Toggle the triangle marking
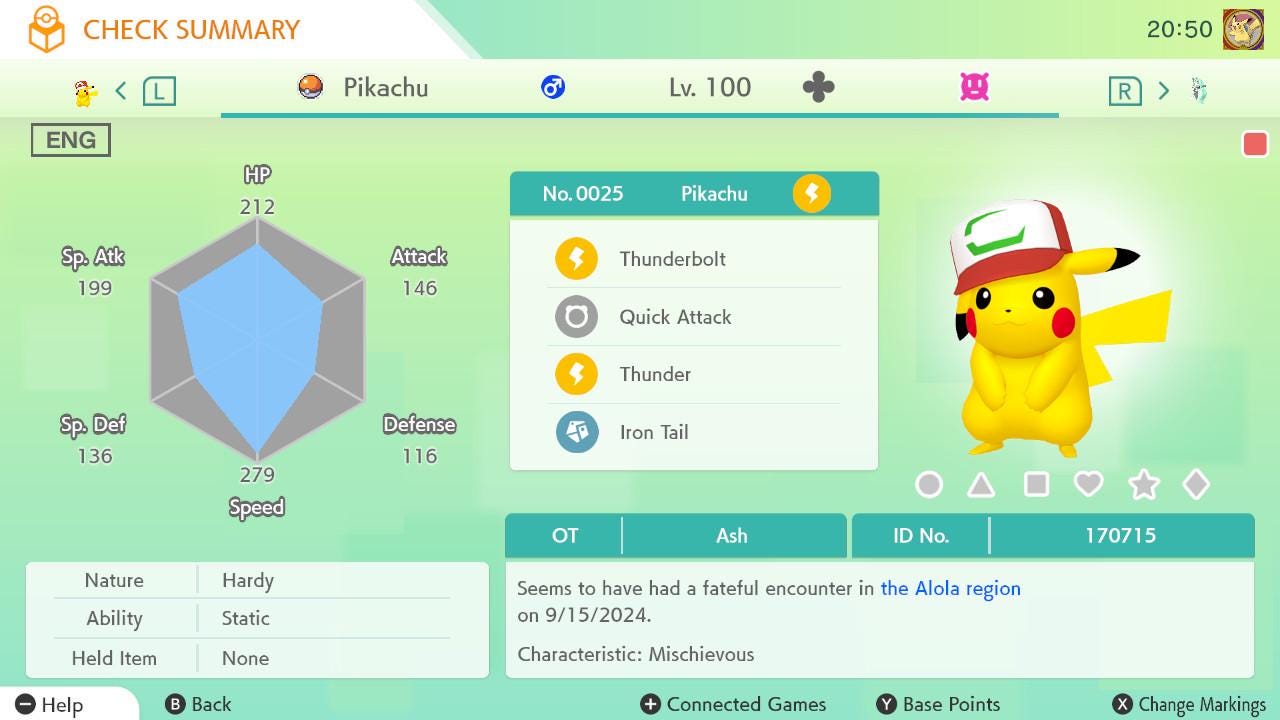1280x720 pixels. tap(981, 485)
